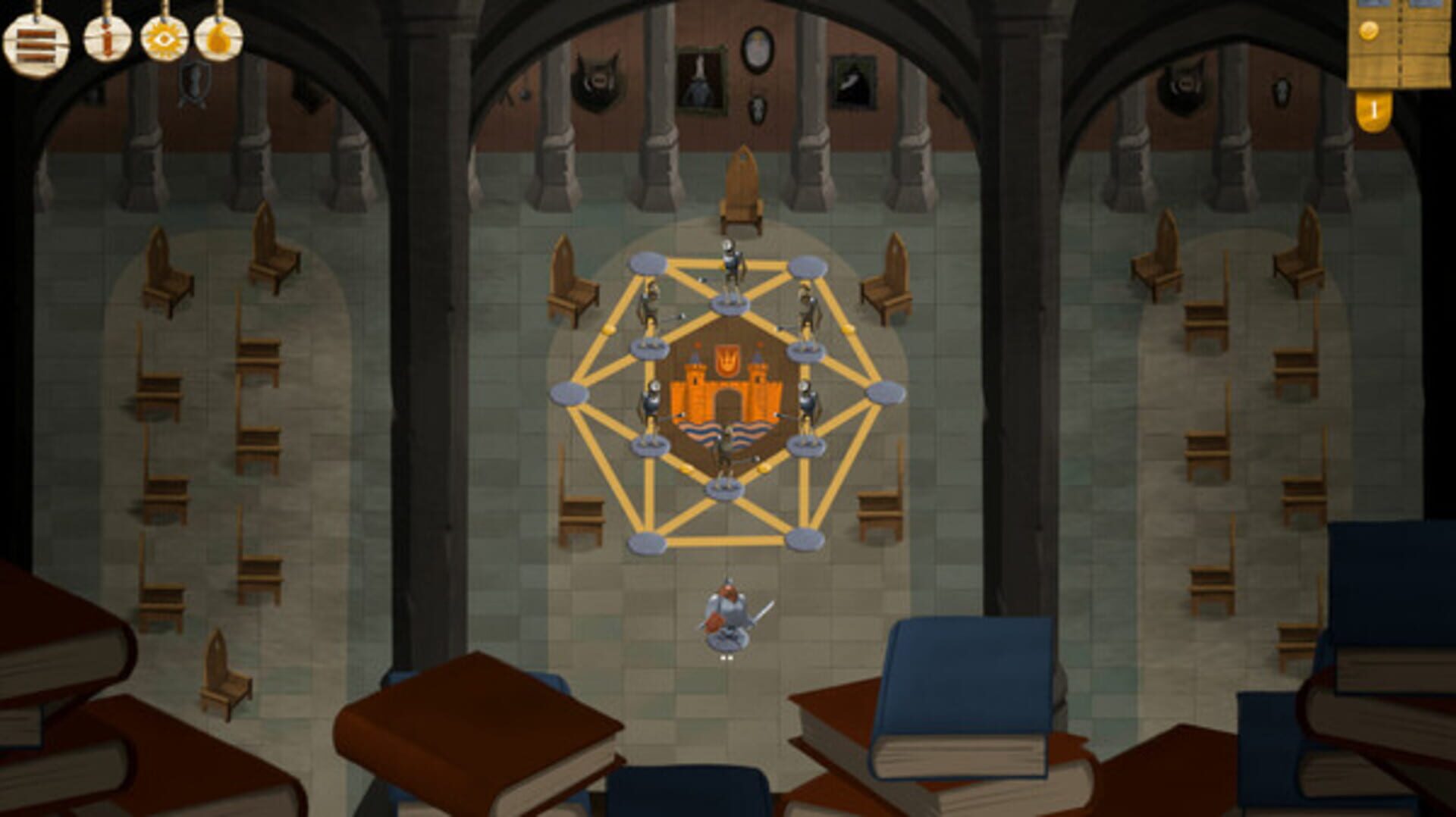
Task: Expand the notebook in the top-right corner
Action: [1399, 45]
